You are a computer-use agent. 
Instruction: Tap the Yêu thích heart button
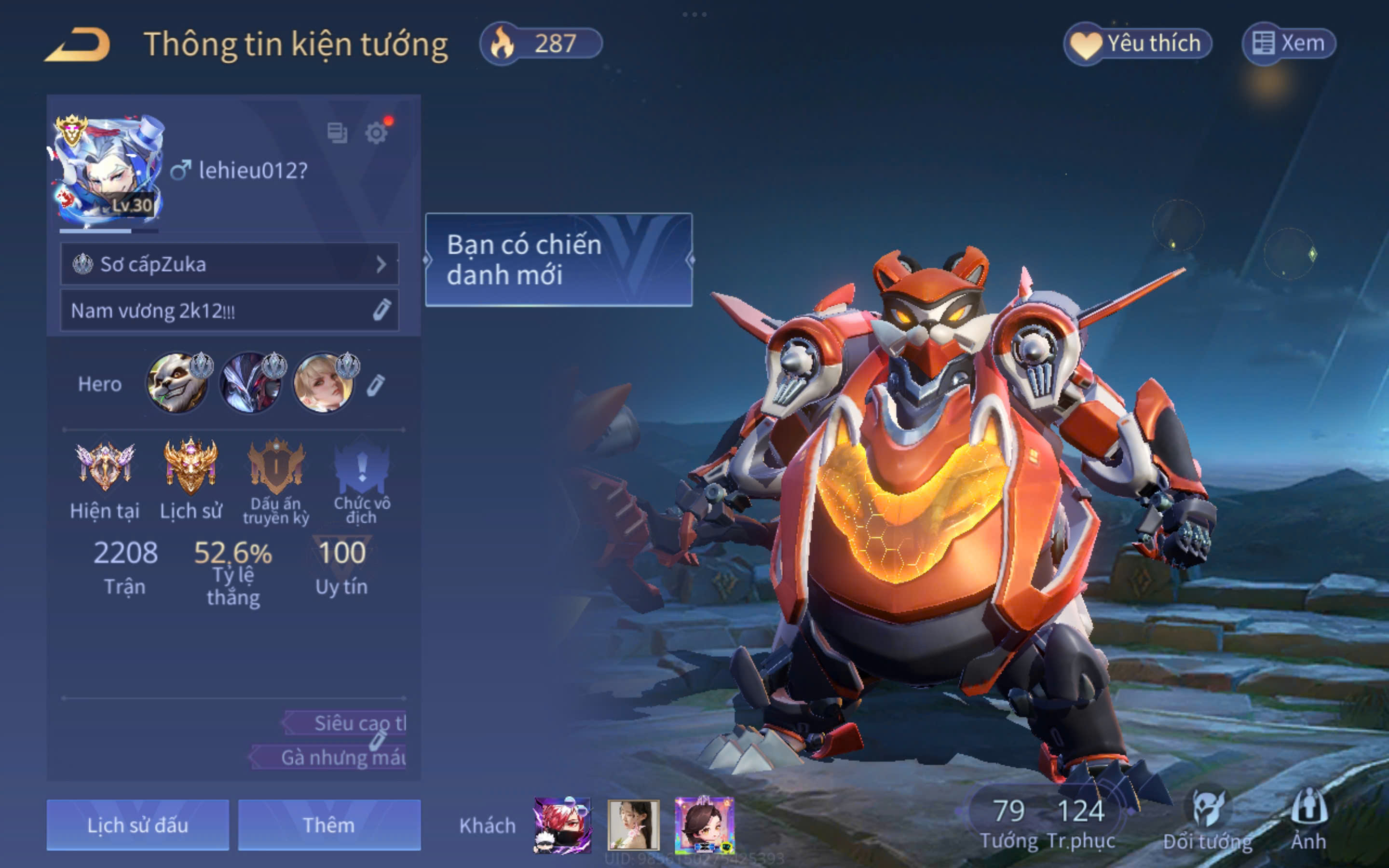pyautogui.click(x=1137, y=43)
